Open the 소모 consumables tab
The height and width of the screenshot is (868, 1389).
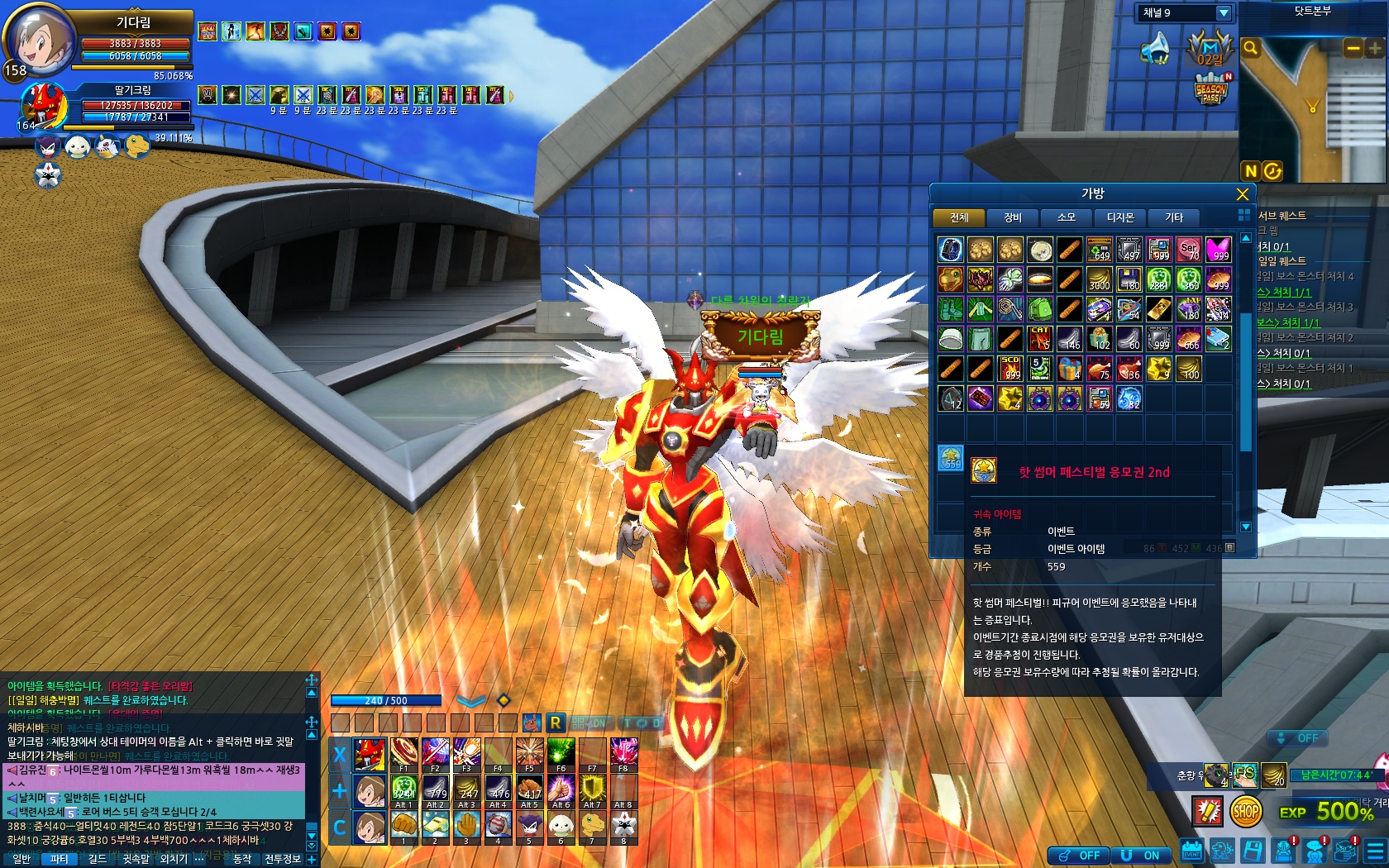click(x=1067, y=217)
